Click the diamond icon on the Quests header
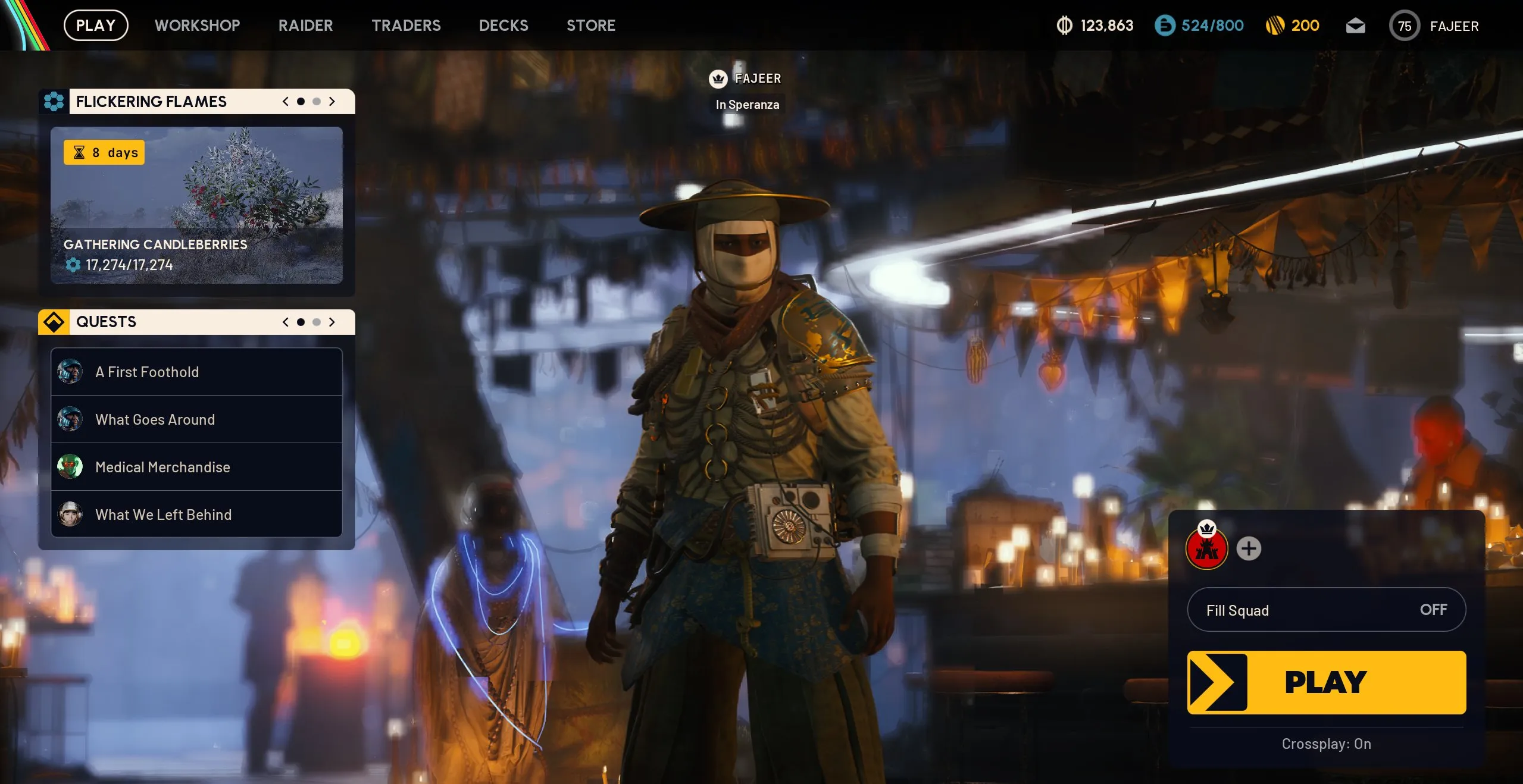The image size is (1523, 784). coord(55,322)
